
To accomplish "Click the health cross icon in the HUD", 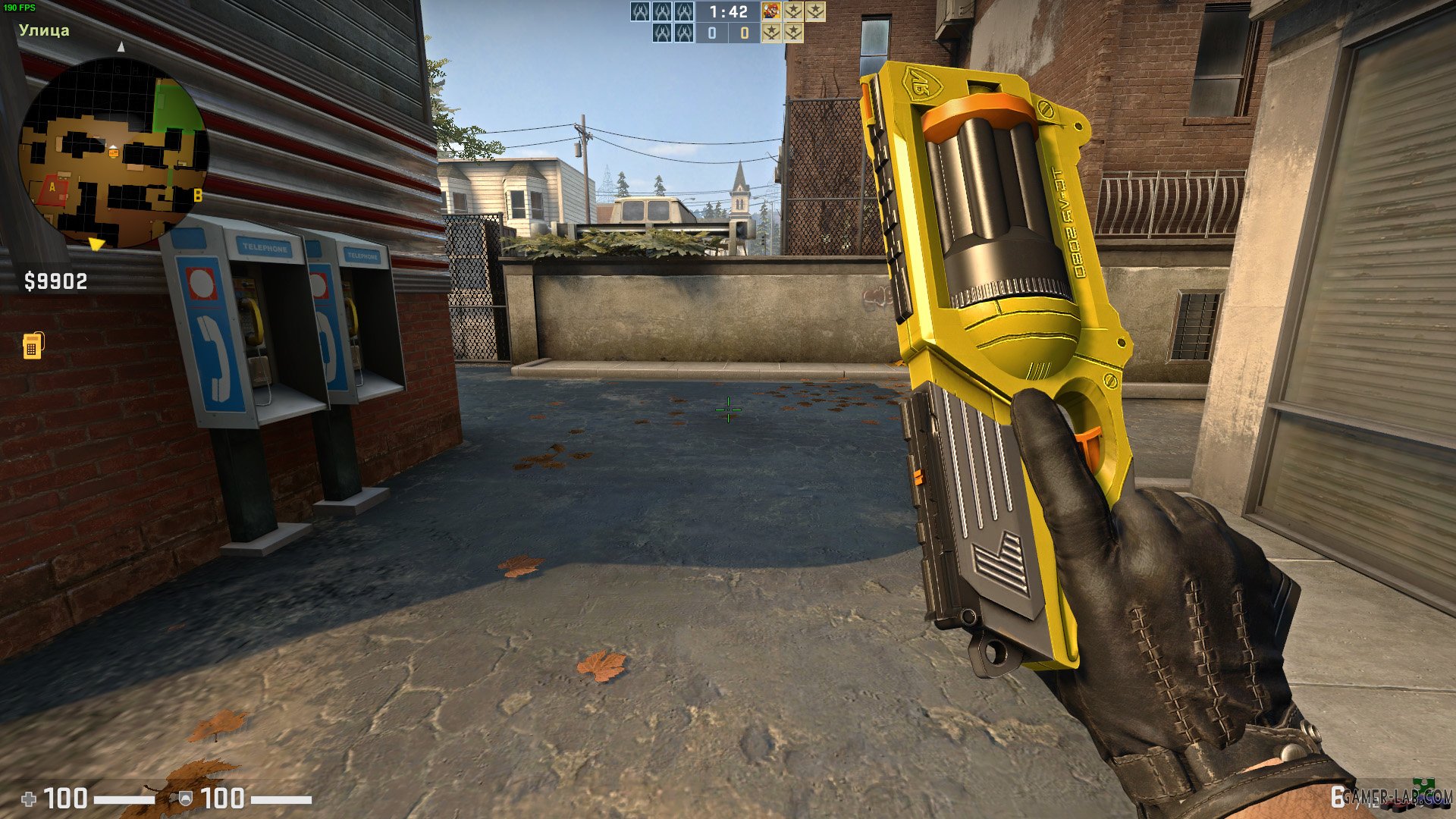I will [x=30, y=798].
